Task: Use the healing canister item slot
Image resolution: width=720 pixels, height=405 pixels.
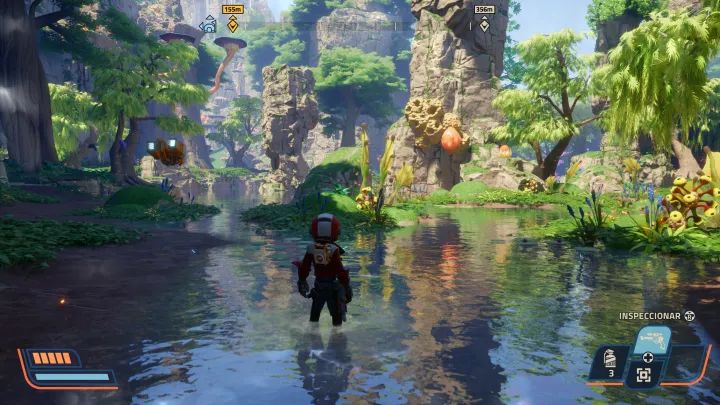Action: 610,362
